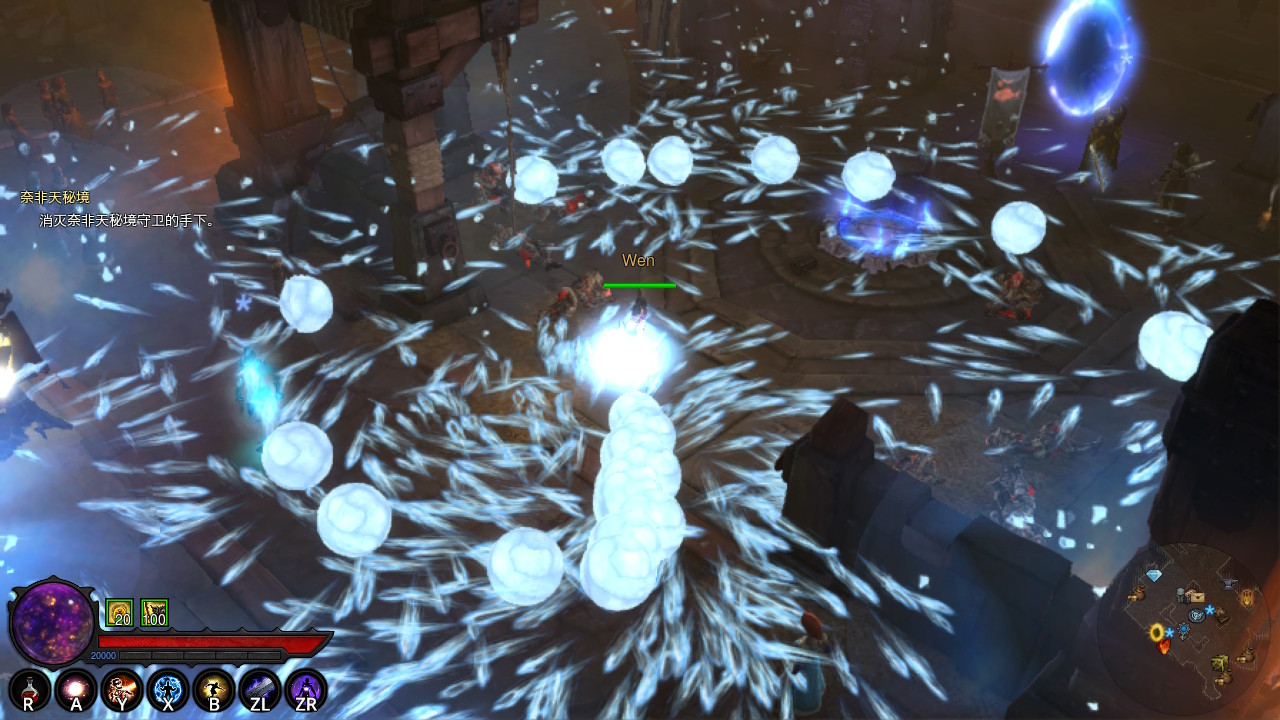Click the purple resource globe

(x=52, y=623)
